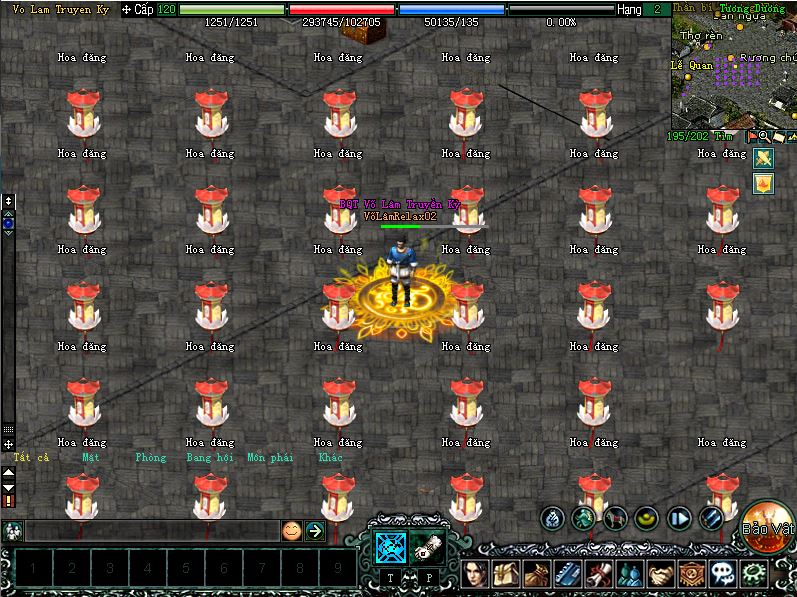
Task: Open the Bảo Vật treasure orb
Action: (768, 526)
